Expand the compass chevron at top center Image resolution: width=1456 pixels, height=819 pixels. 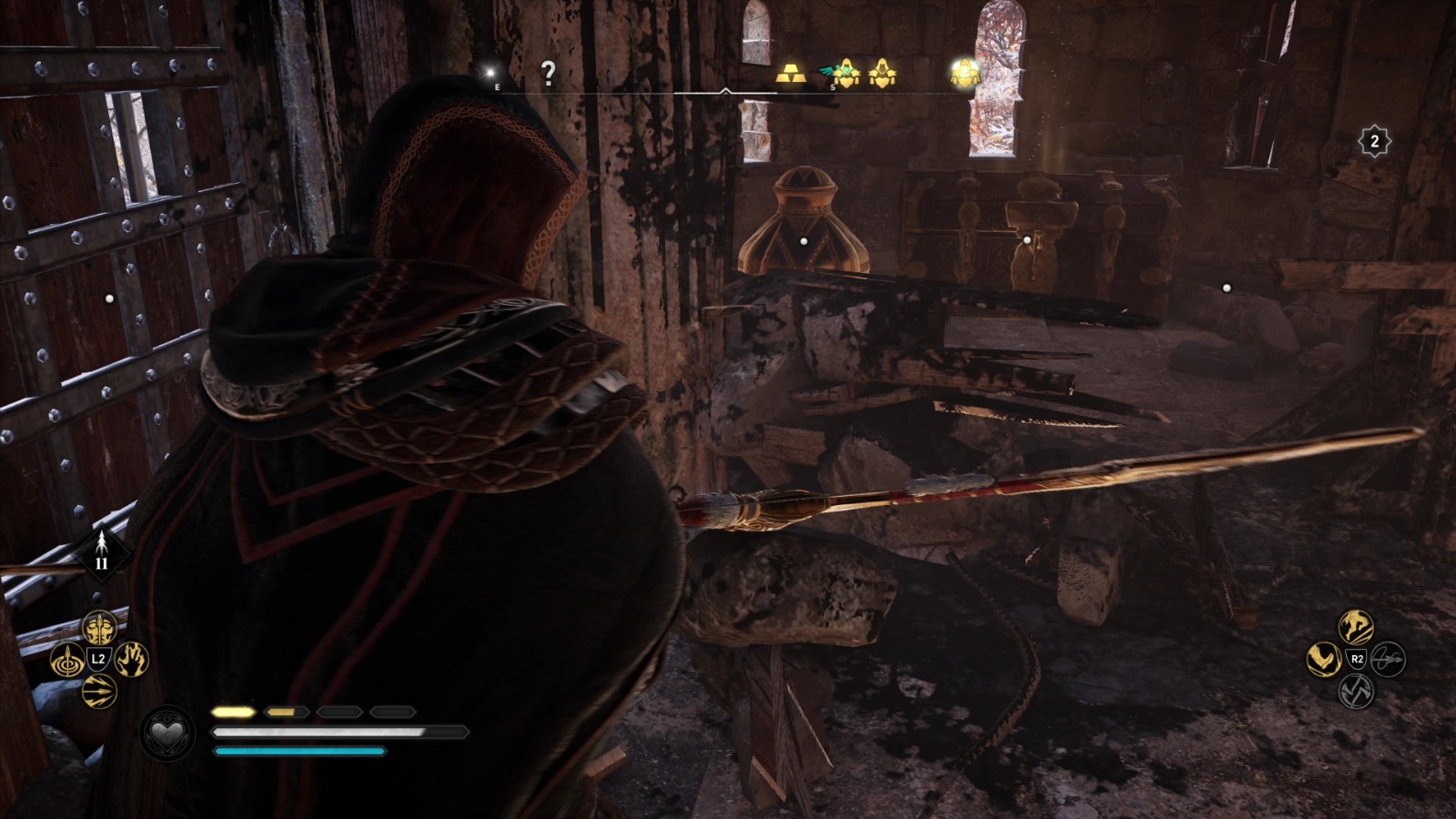(x=727, y=91)
